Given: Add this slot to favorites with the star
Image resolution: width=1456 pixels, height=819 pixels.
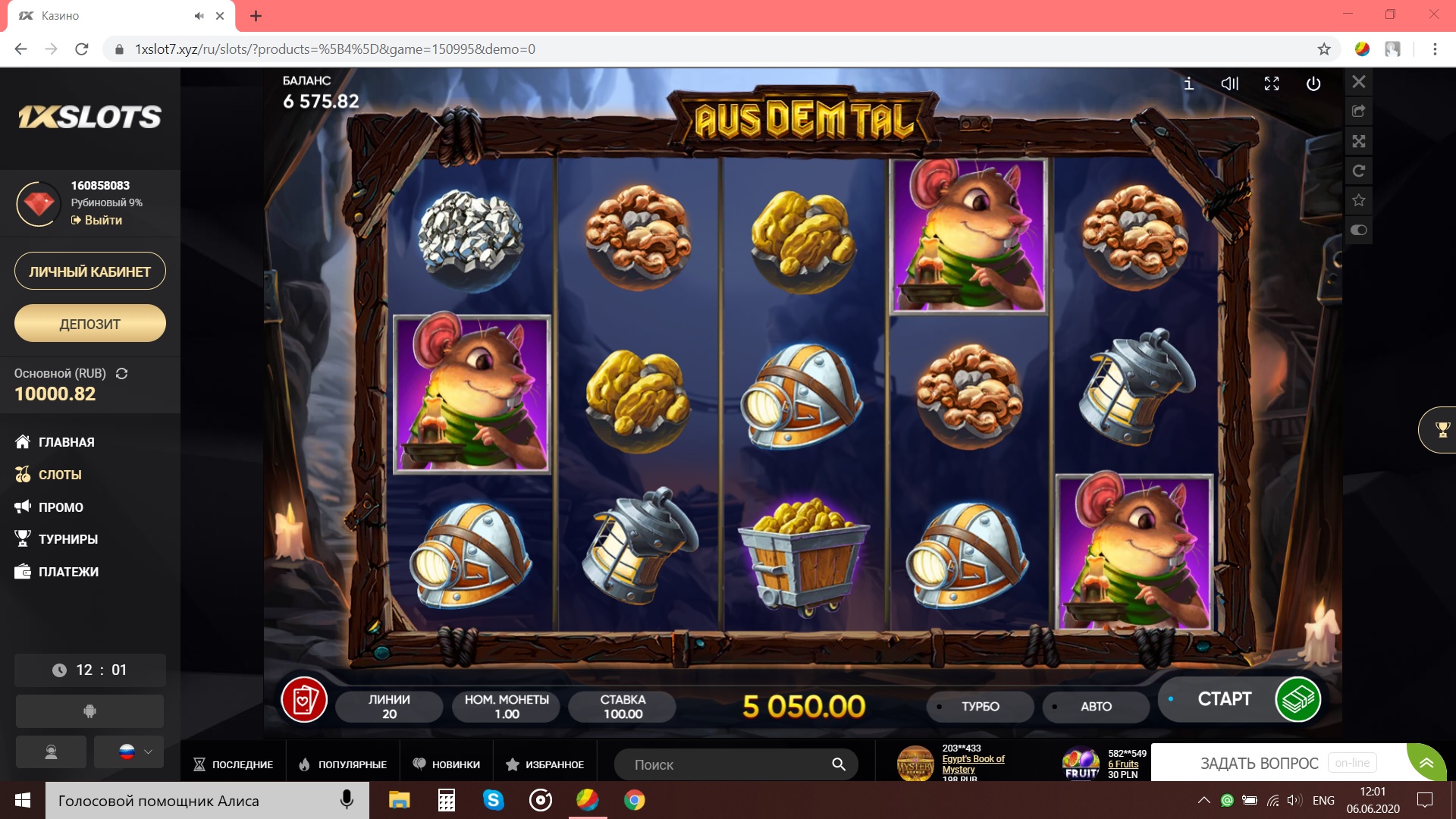Looking at the screenshot, I should pyautogui.click(x=1359, y=200).
